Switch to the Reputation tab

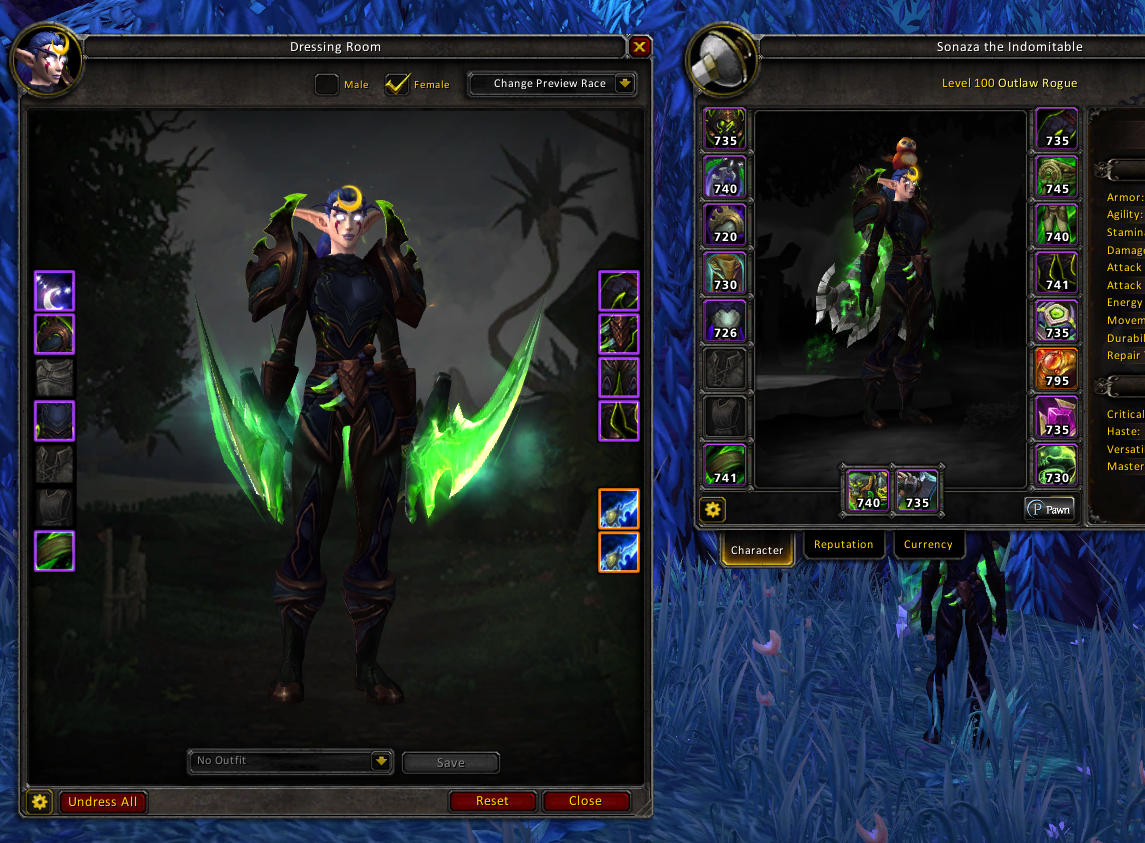(x=843, y=545)
